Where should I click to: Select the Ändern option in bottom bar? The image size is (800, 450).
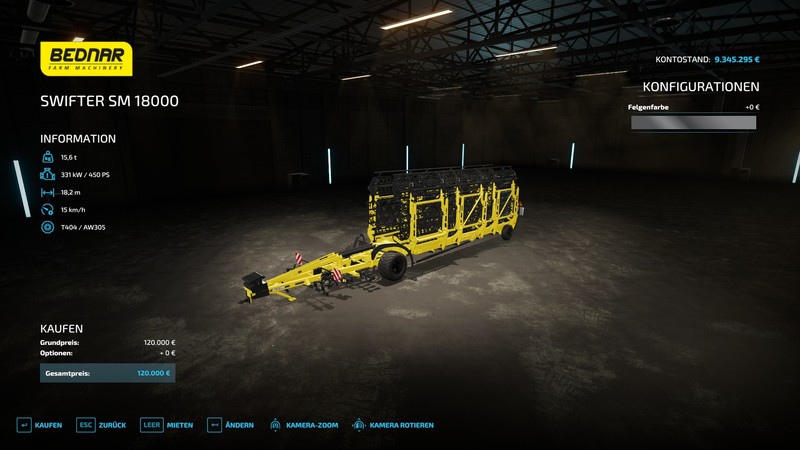pyautogui.click(x=230, y=425)
